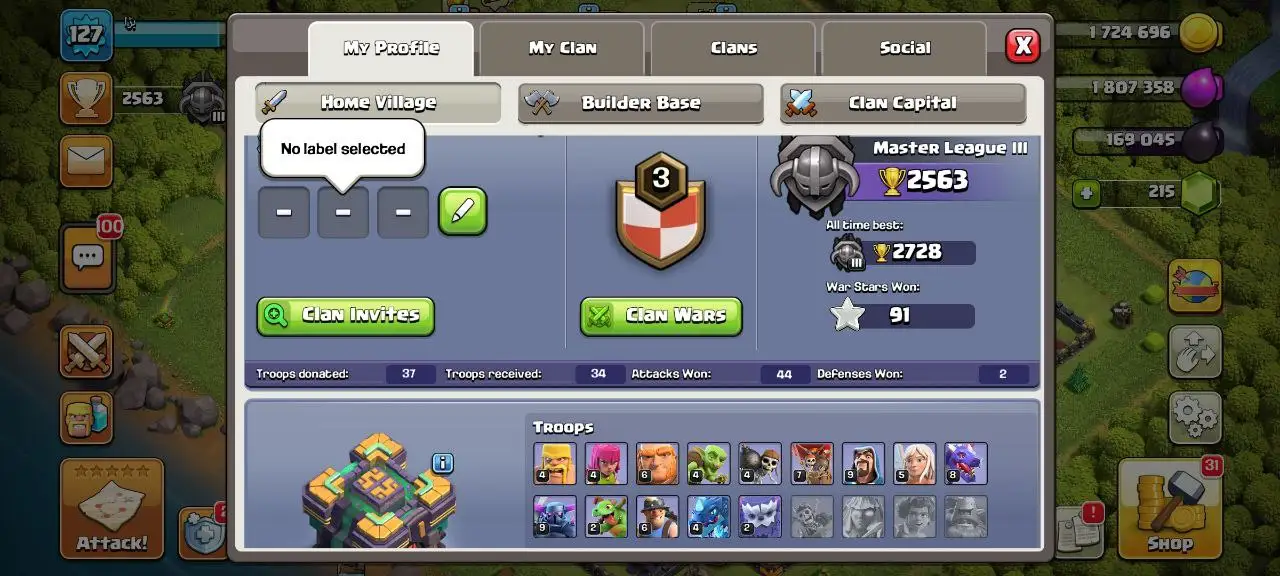Open the gear settings button

[x=1195, y=416]
